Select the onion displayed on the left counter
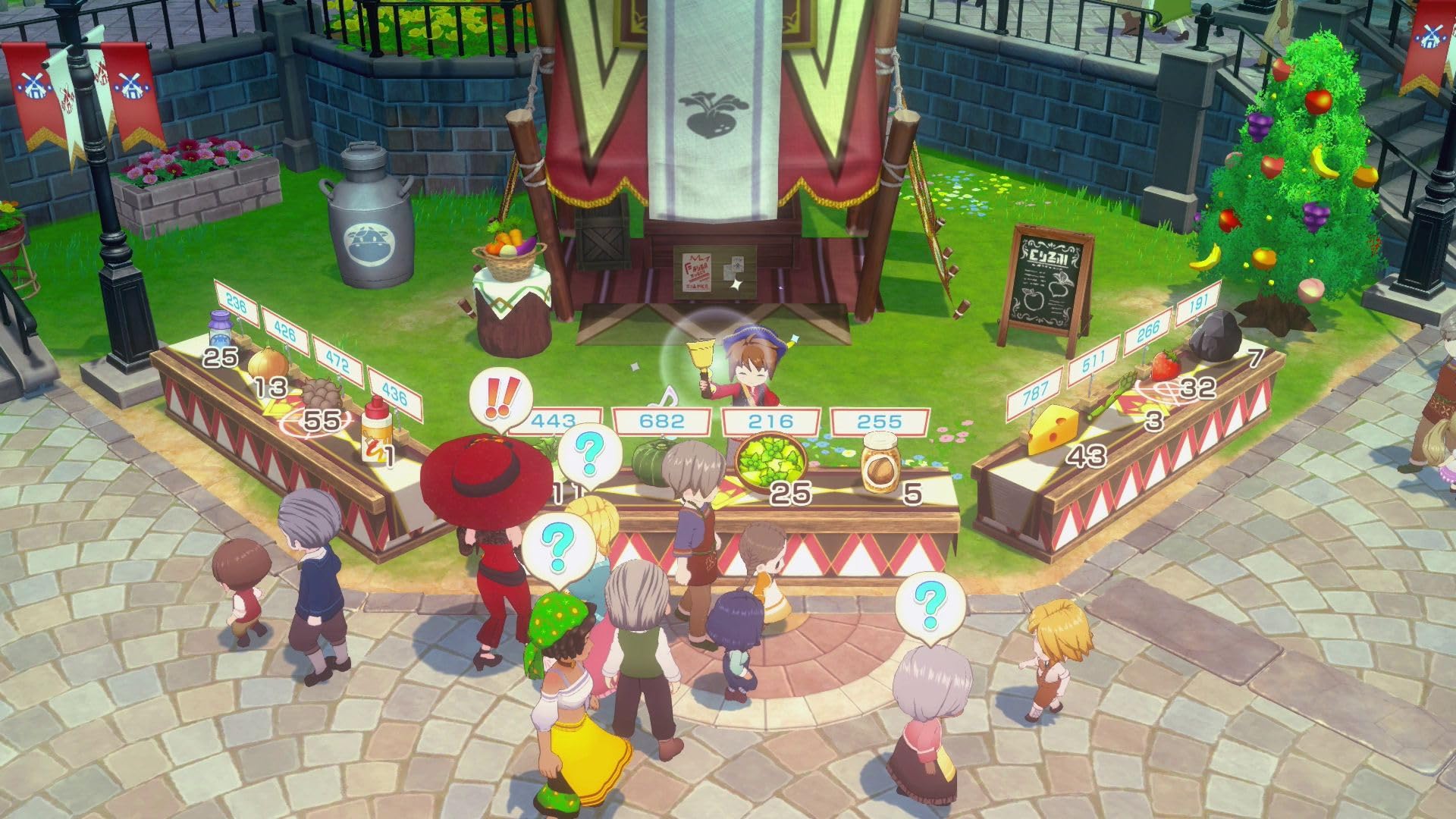The width and height of the screenshot is (1456, 819). [x=267, y=364]
